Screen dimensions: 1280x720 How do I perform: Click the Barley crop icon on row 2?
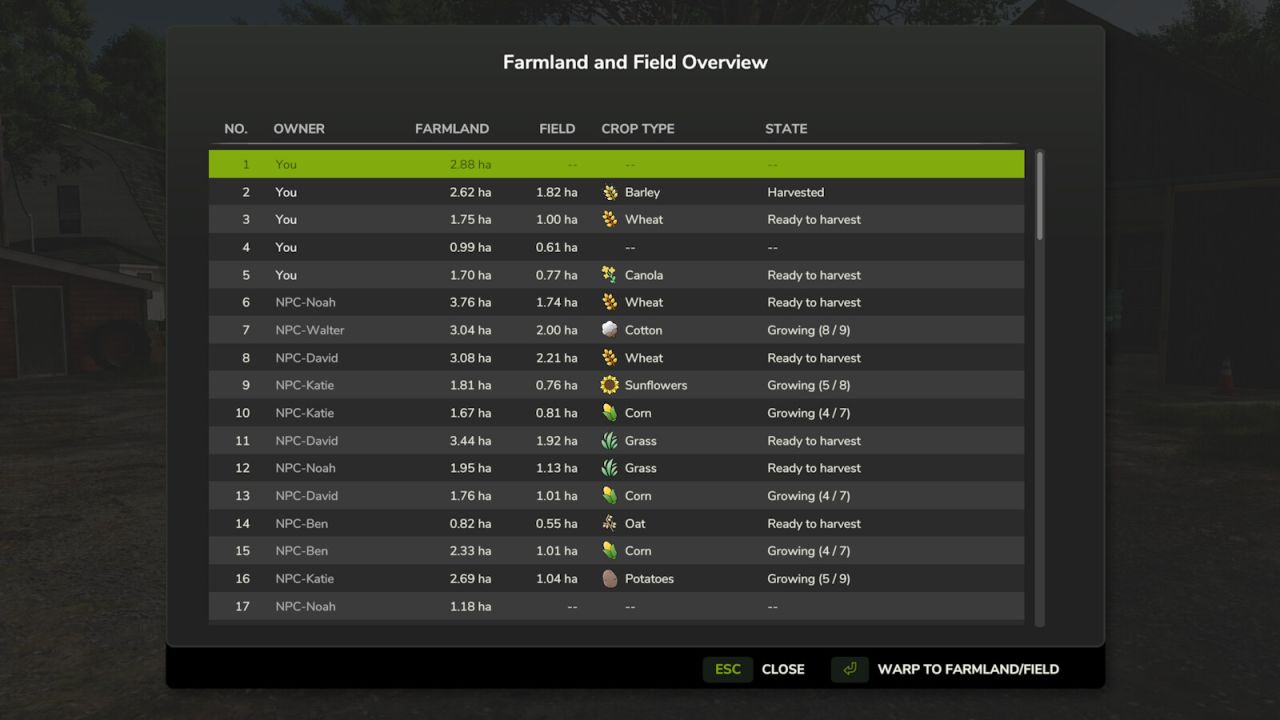pyautogui.click(x=611, y=192)
